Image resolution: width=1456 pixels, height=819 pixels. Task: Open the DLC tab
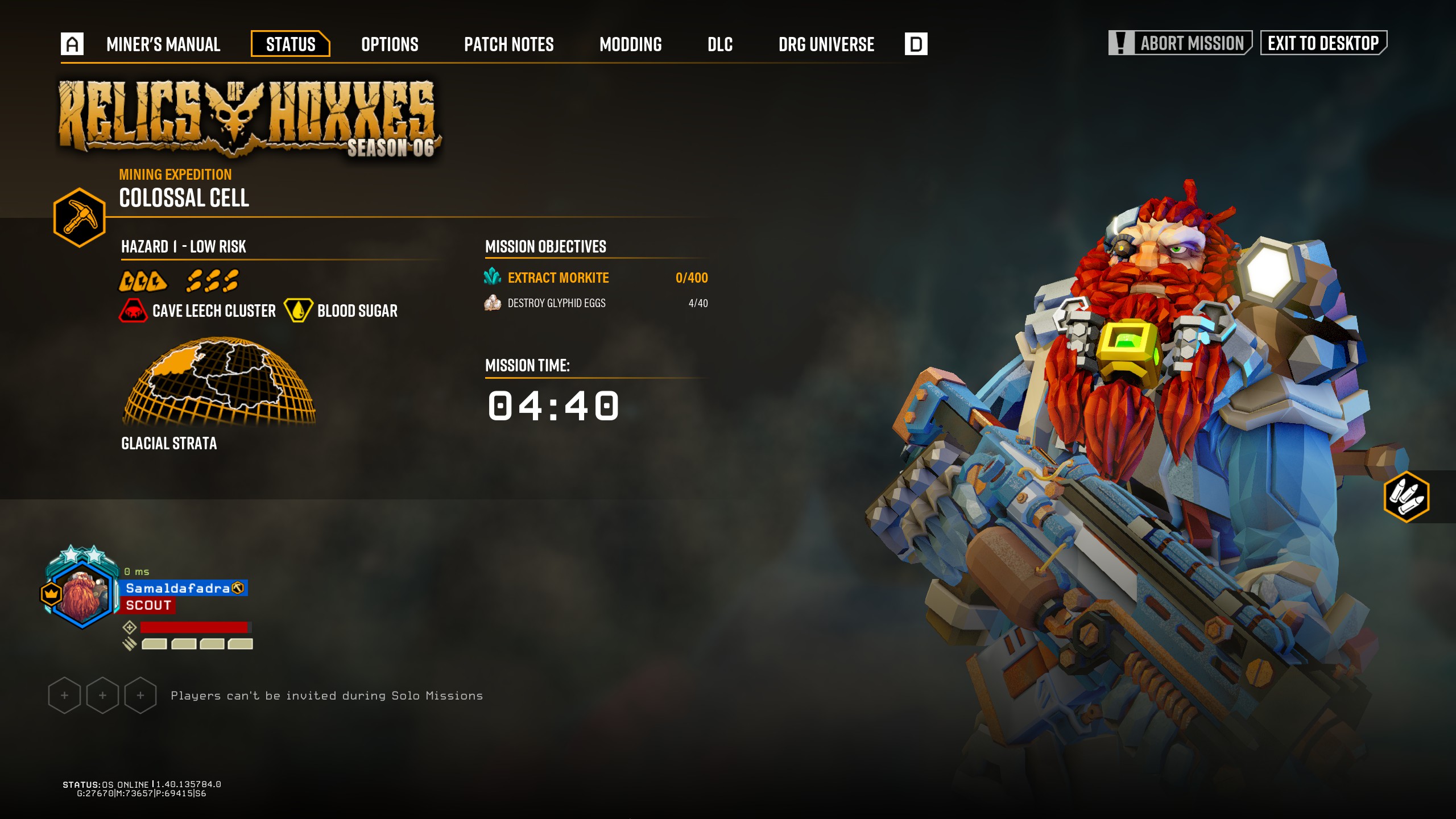(x=719, y=44)
